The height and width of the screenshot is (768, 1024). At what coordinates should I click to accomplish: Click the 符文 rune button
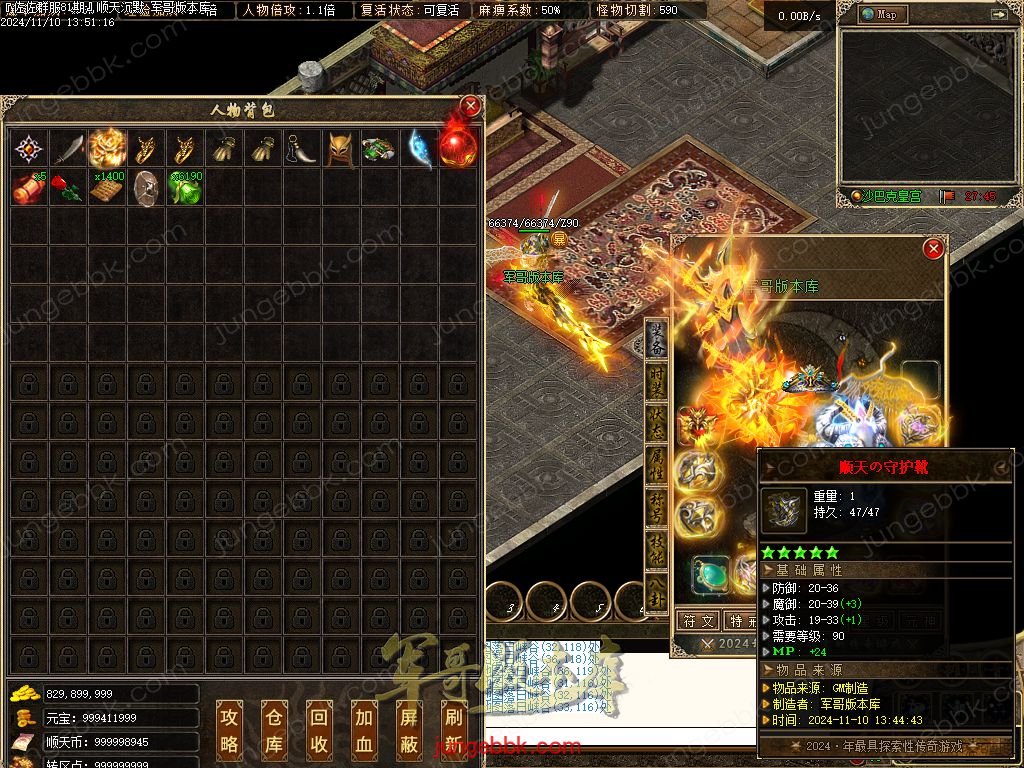698,621
